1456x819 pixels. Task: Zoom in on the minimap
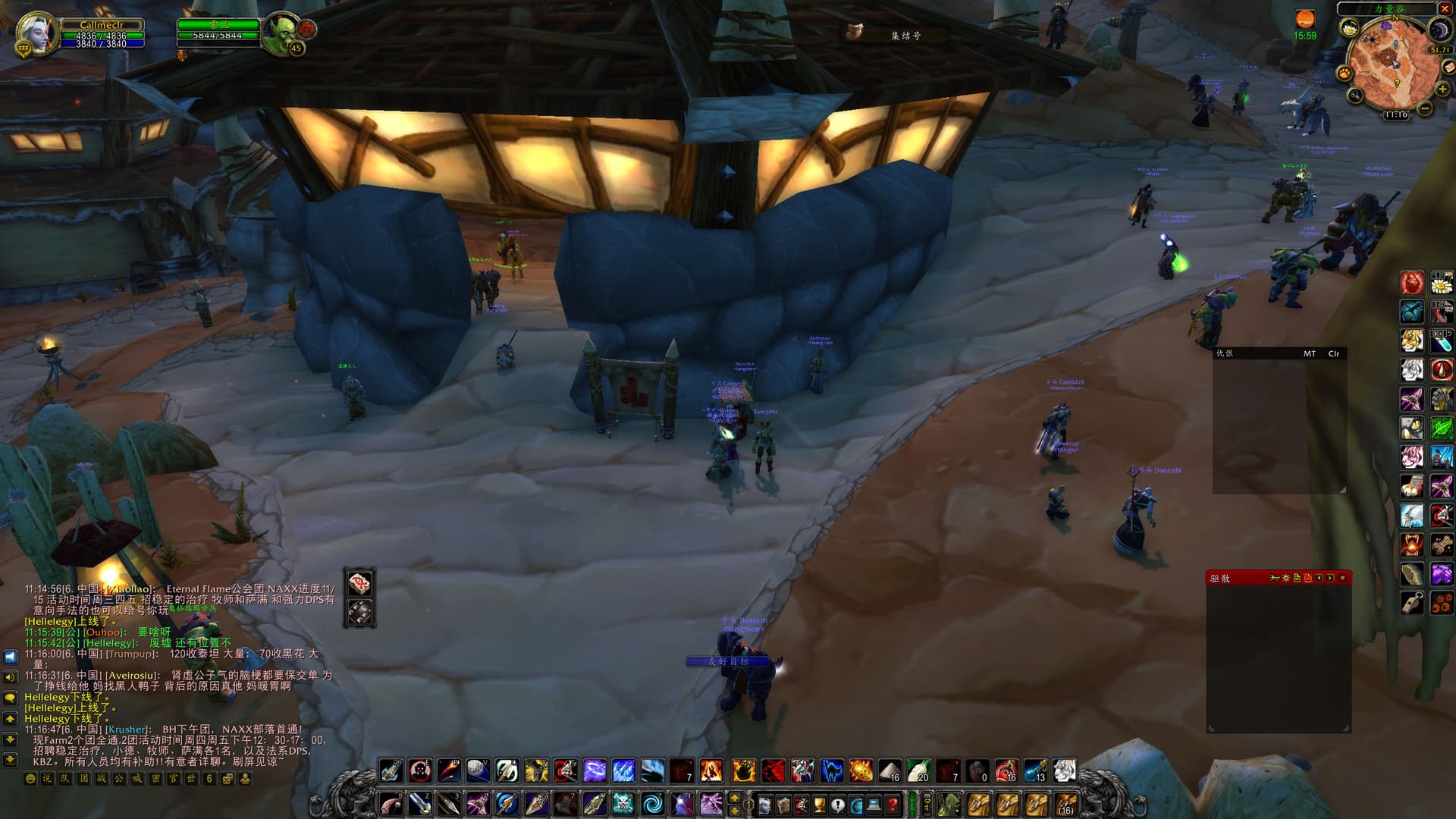pos(1442,89)
